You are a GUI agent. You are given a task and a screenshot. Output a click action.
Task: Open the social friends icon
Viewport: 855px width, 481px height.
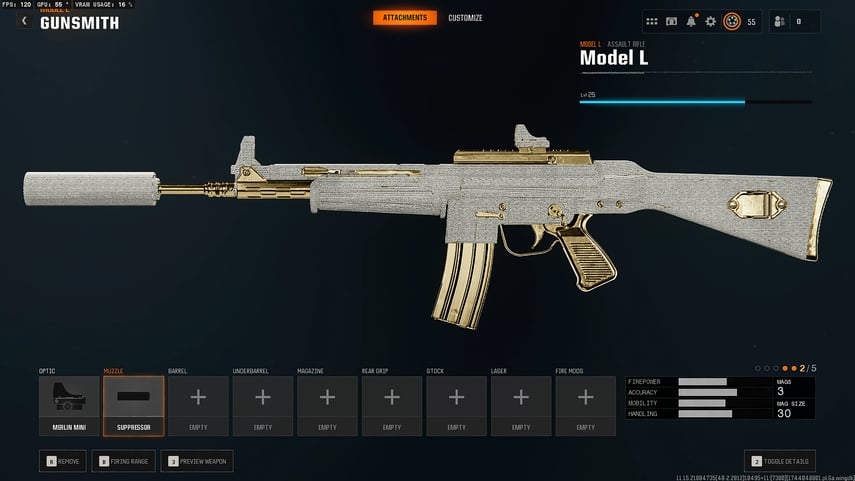780,21
